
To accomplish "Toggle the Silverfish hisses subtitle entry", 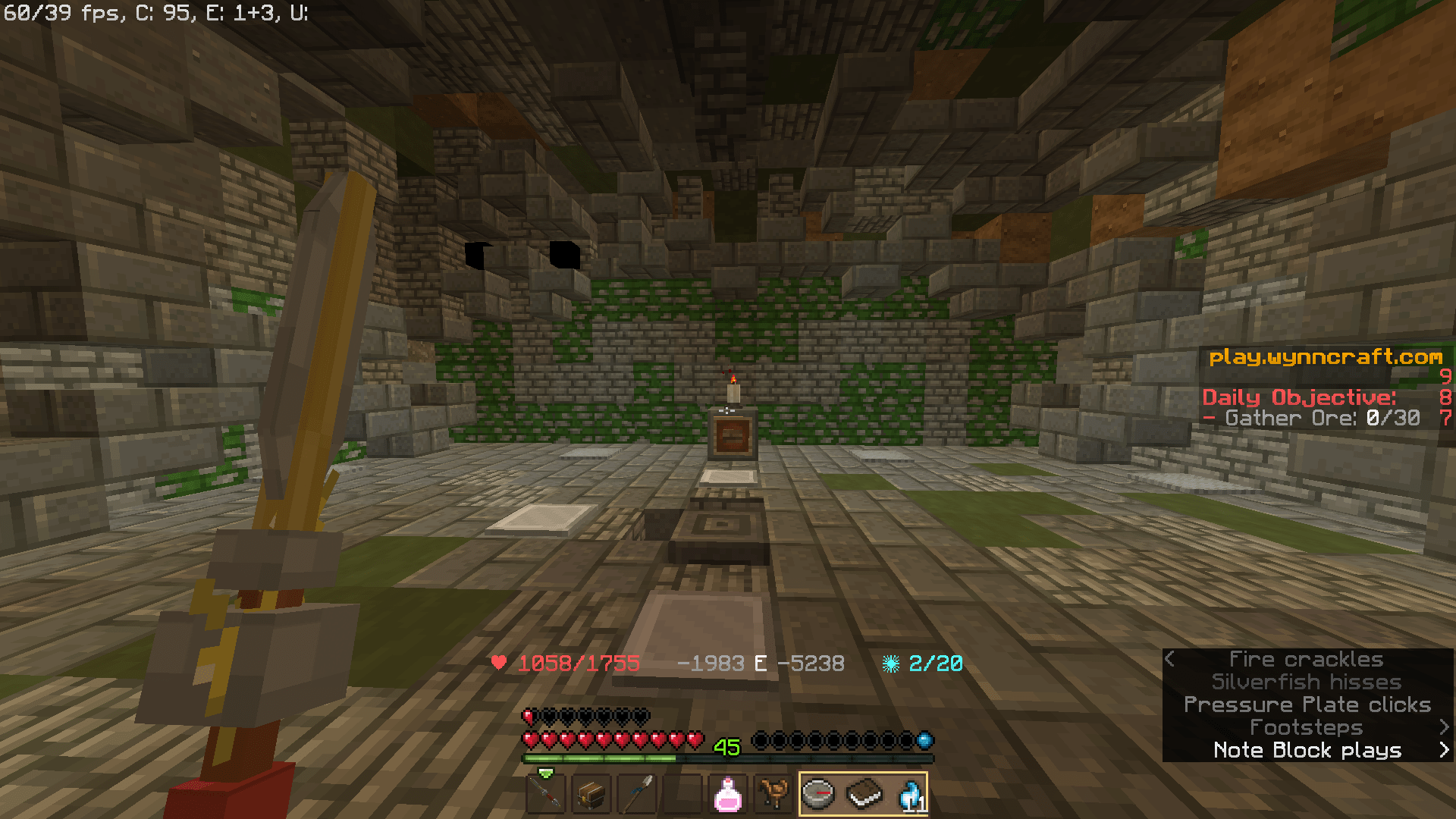I will coord(1307,682).
